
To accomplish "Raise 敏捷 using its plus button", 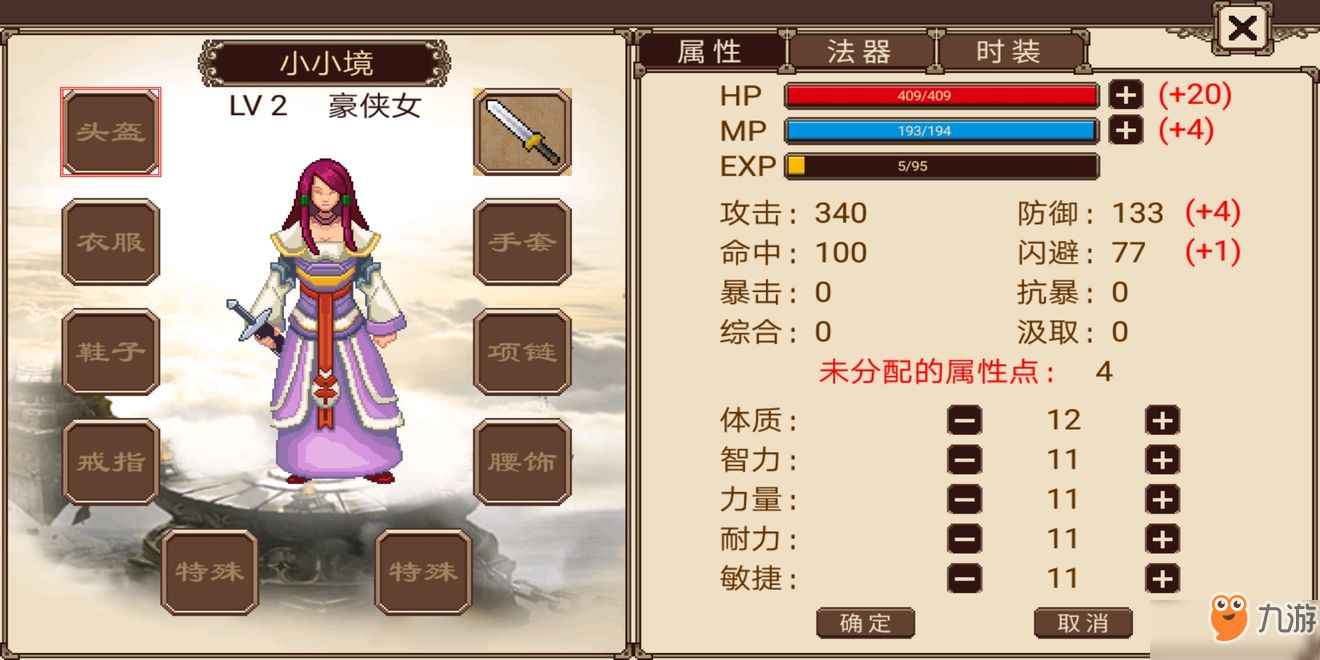I will pos(1162,579).
